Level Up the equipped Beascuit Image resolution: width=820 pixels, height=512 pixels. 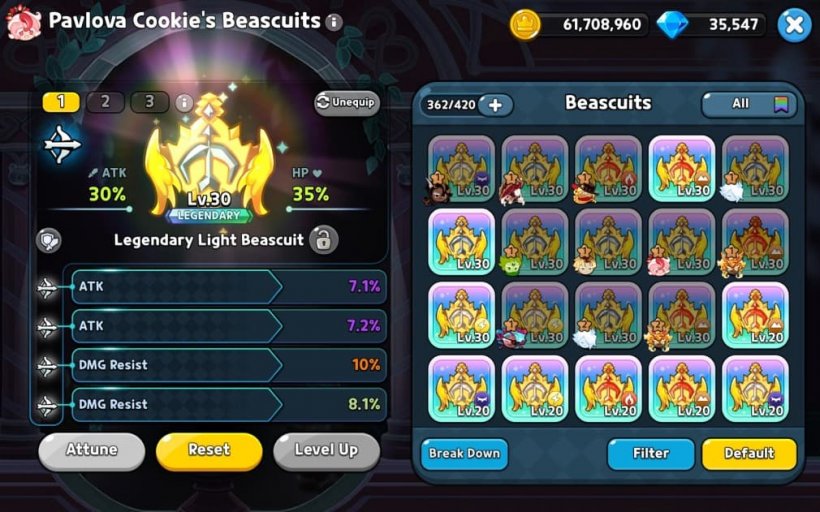coord(326,450)
